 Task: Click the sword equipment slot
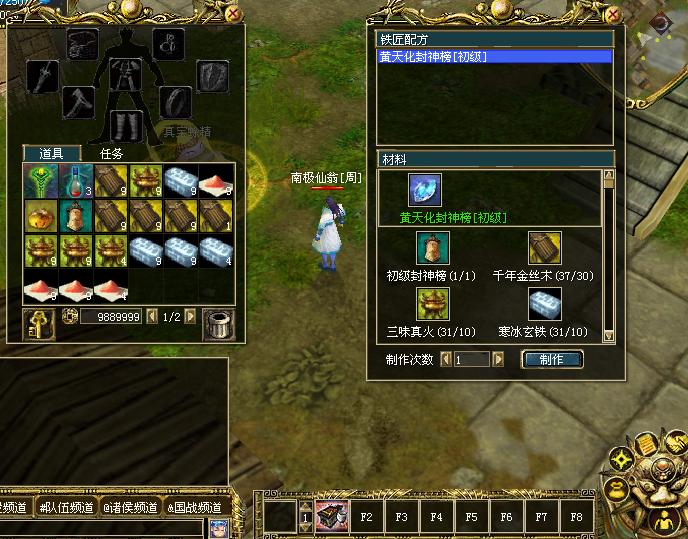(x=43, y=77)
